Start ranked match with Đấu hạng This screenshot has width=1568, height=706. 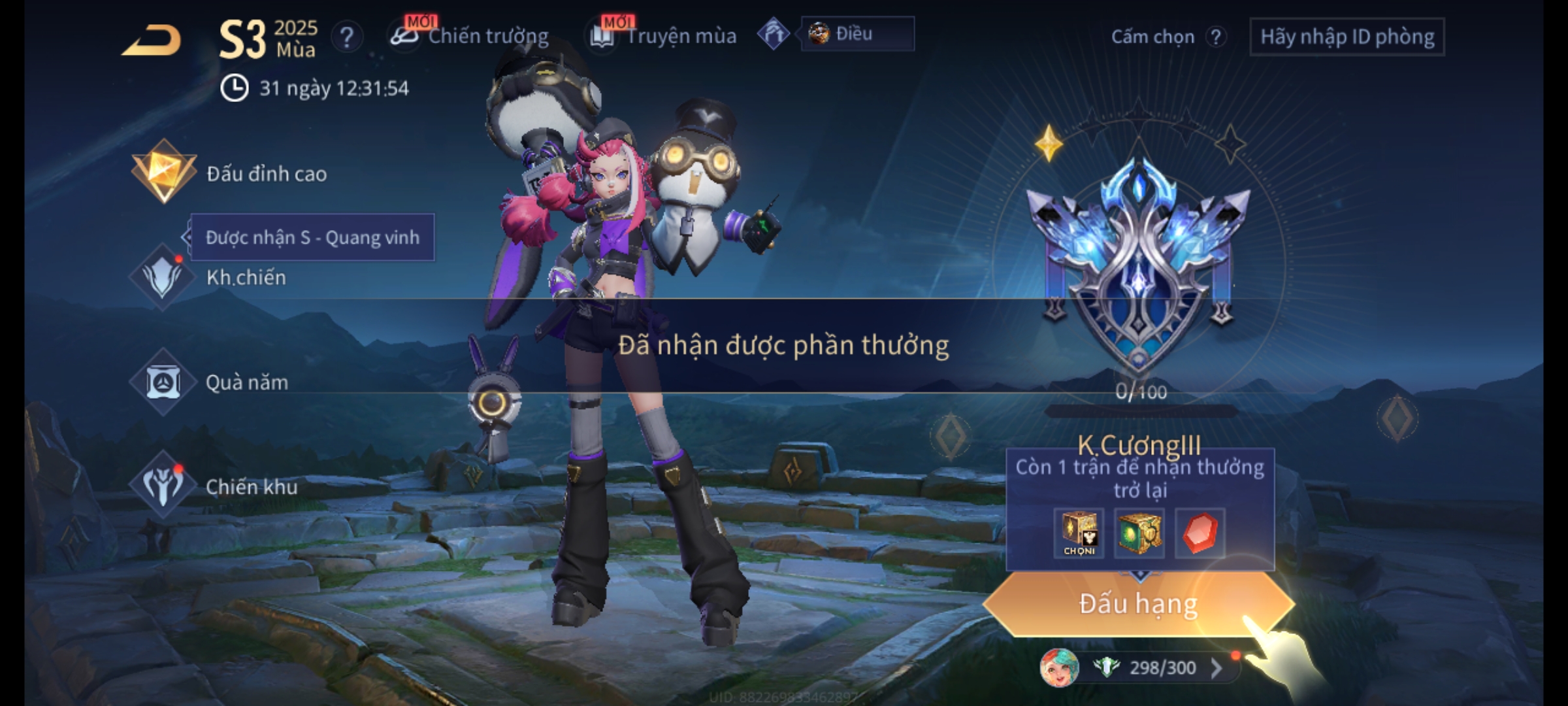1138,604
